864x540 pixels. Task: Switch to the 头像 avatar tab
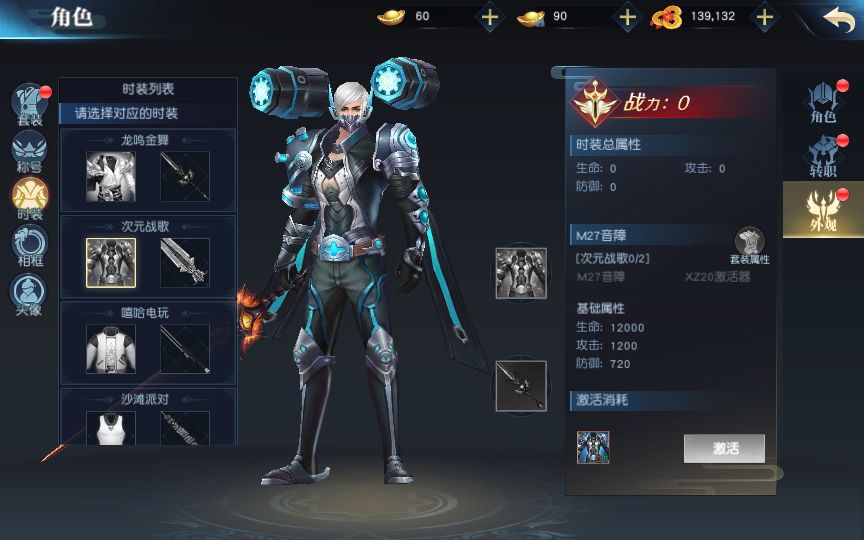(x=29, y=294)
